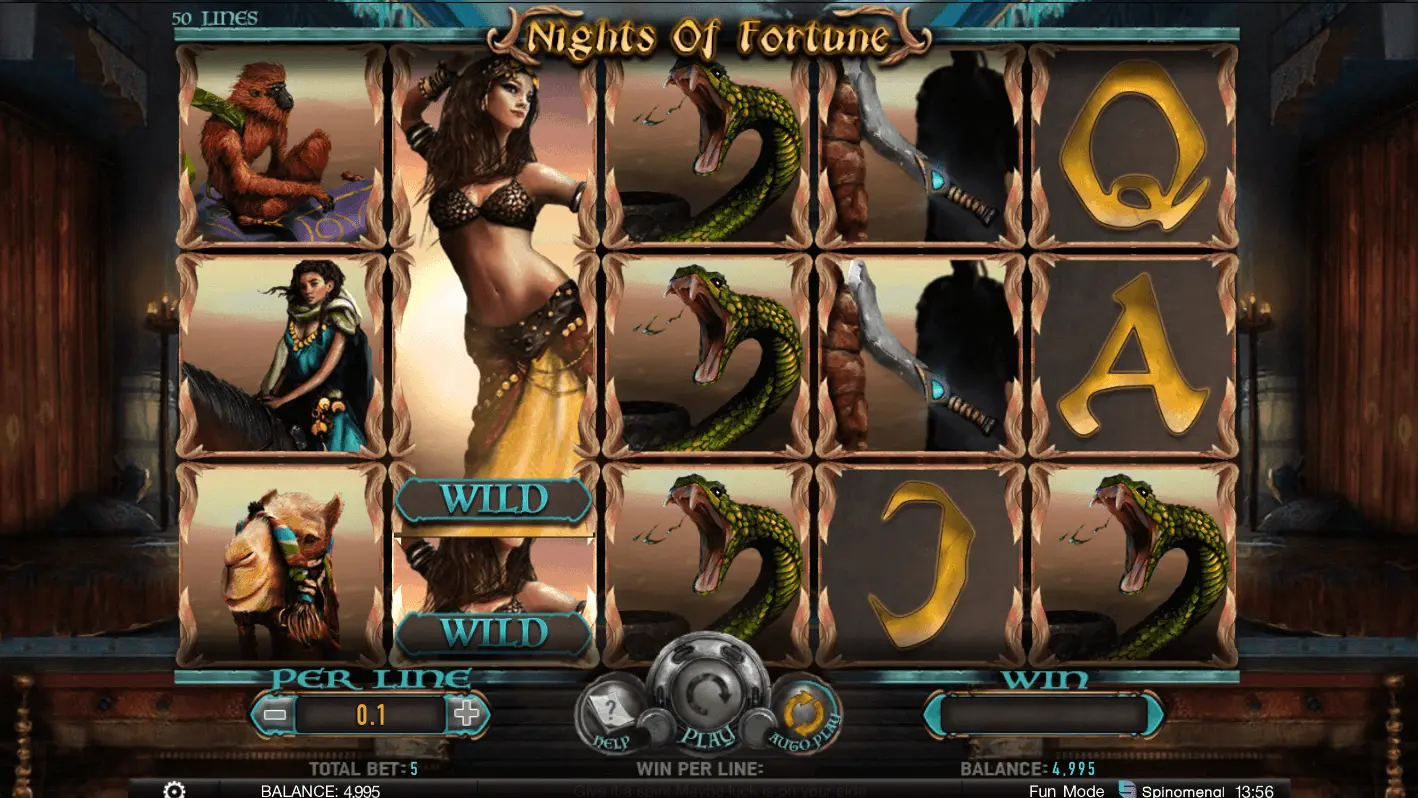Decrease the per line bet
The image size is (1418, 798).
[x=277, y=714]
